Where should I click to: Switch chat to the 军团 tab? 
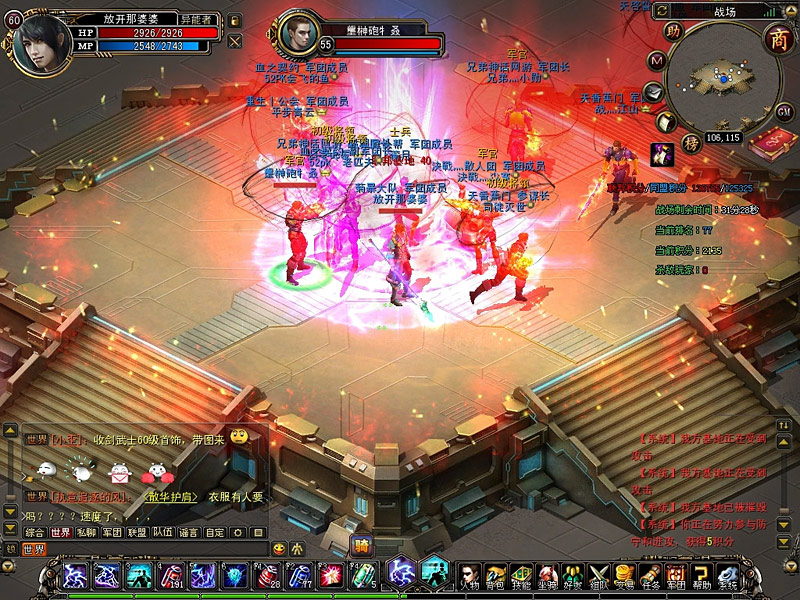113,533
